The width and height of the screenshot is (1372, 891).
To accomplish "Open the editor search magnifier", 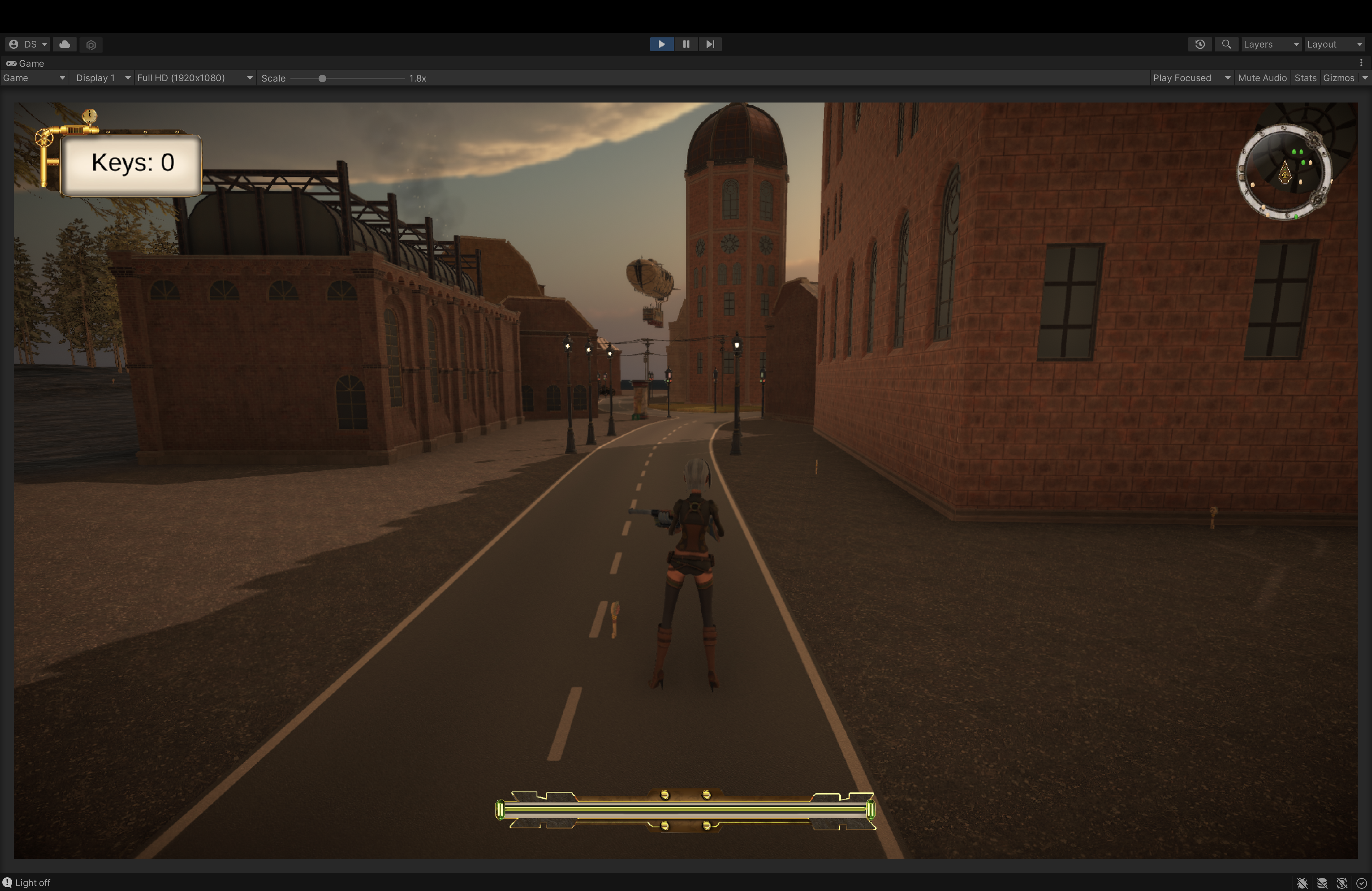I will click(x=1226, y=44).
